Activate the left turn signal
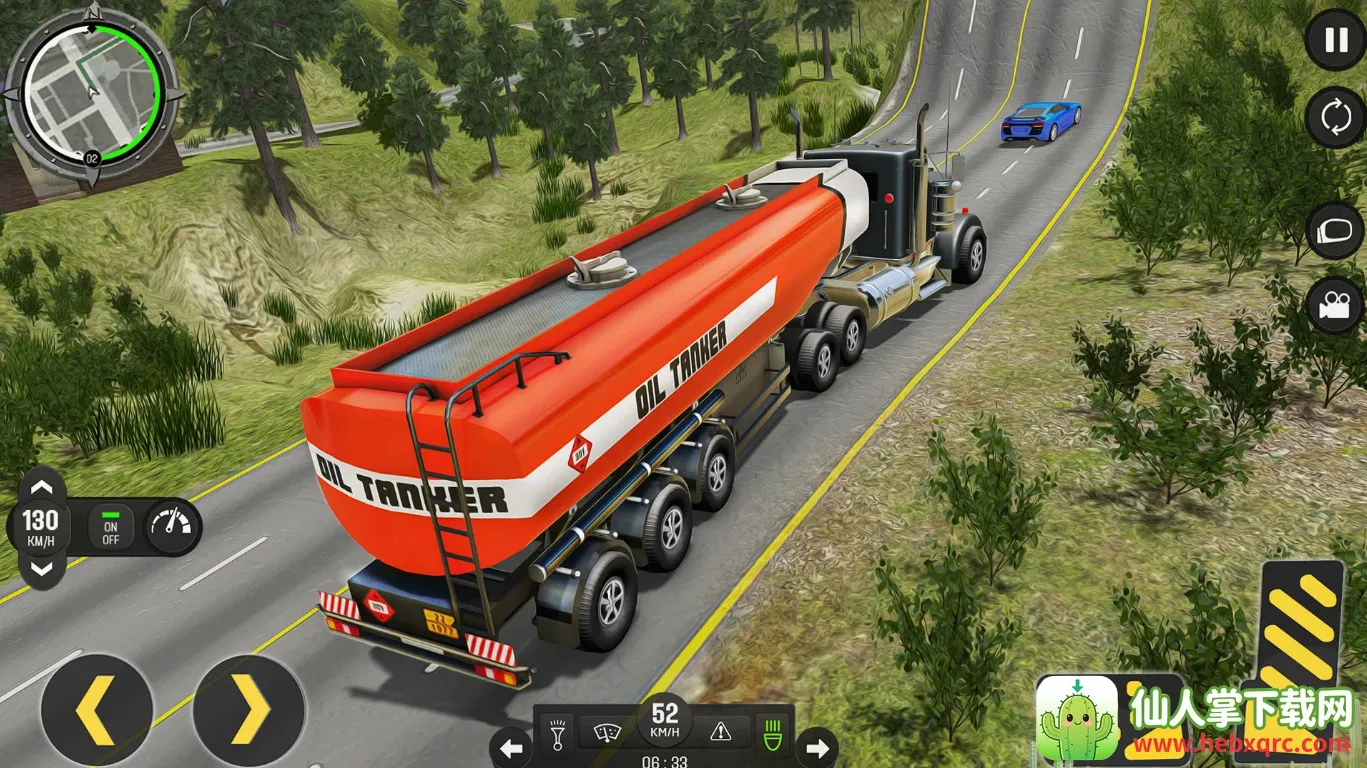The height and width of the screenshot is (768, 1367). point(511,747)
